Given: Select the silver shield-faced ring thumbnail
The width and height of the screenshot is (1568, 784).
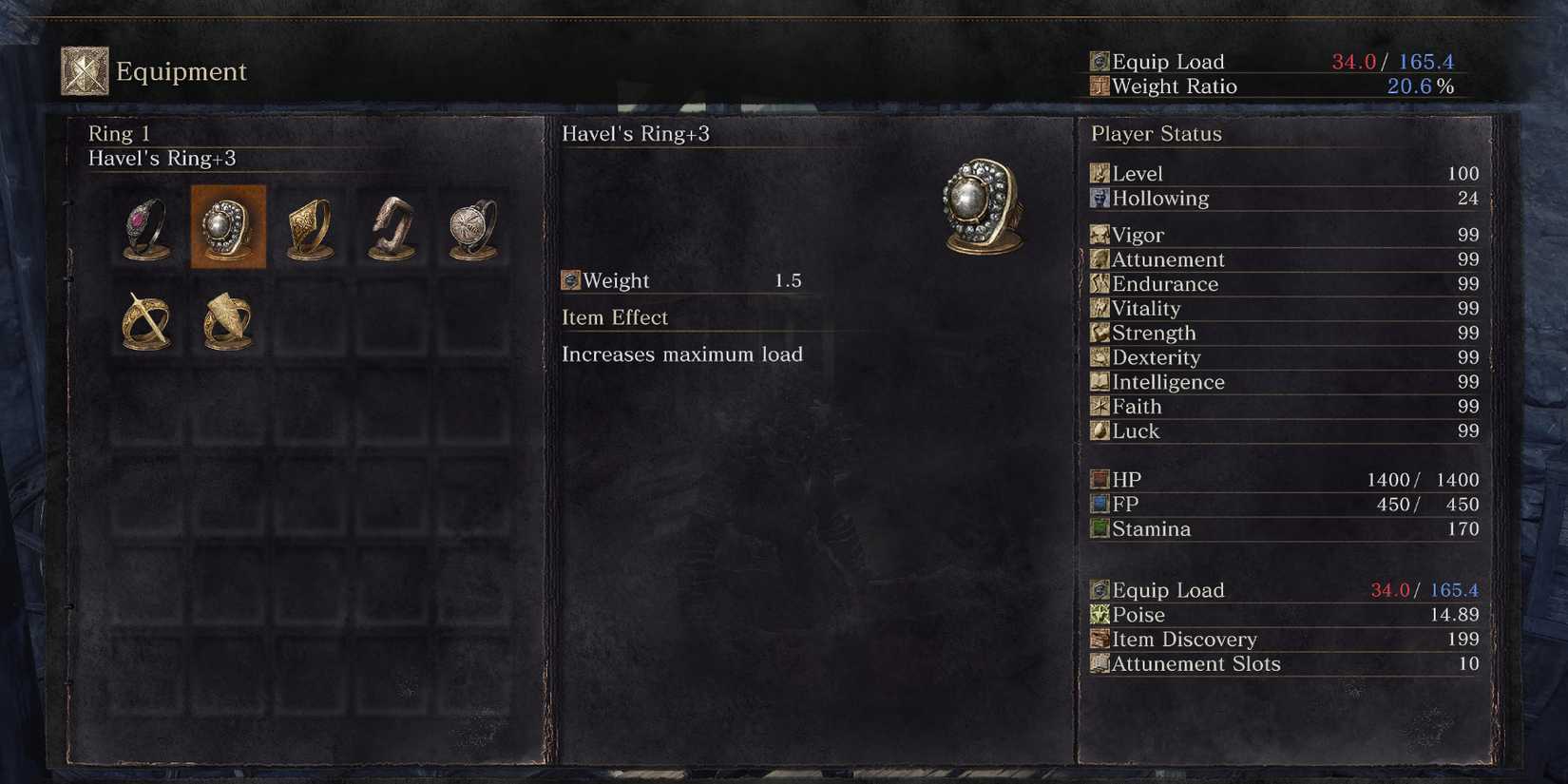Looking at the screenshot, I should [470, 228].
